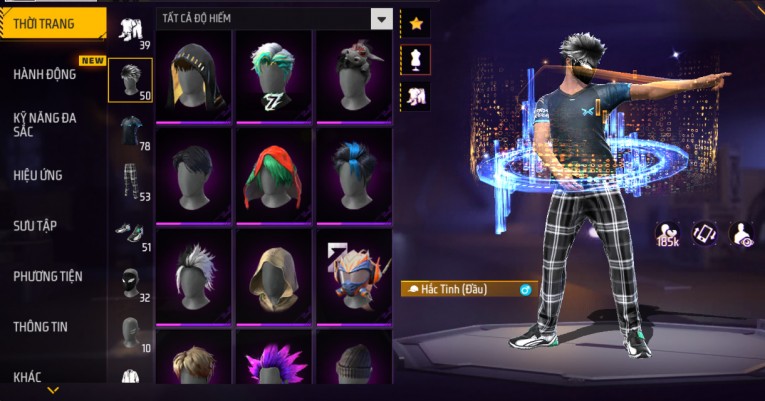Select the orange robot helmet item
Image resolution: width=765 pixels, height=401 pixels.
pyautogui.click(x=353, y=275)
